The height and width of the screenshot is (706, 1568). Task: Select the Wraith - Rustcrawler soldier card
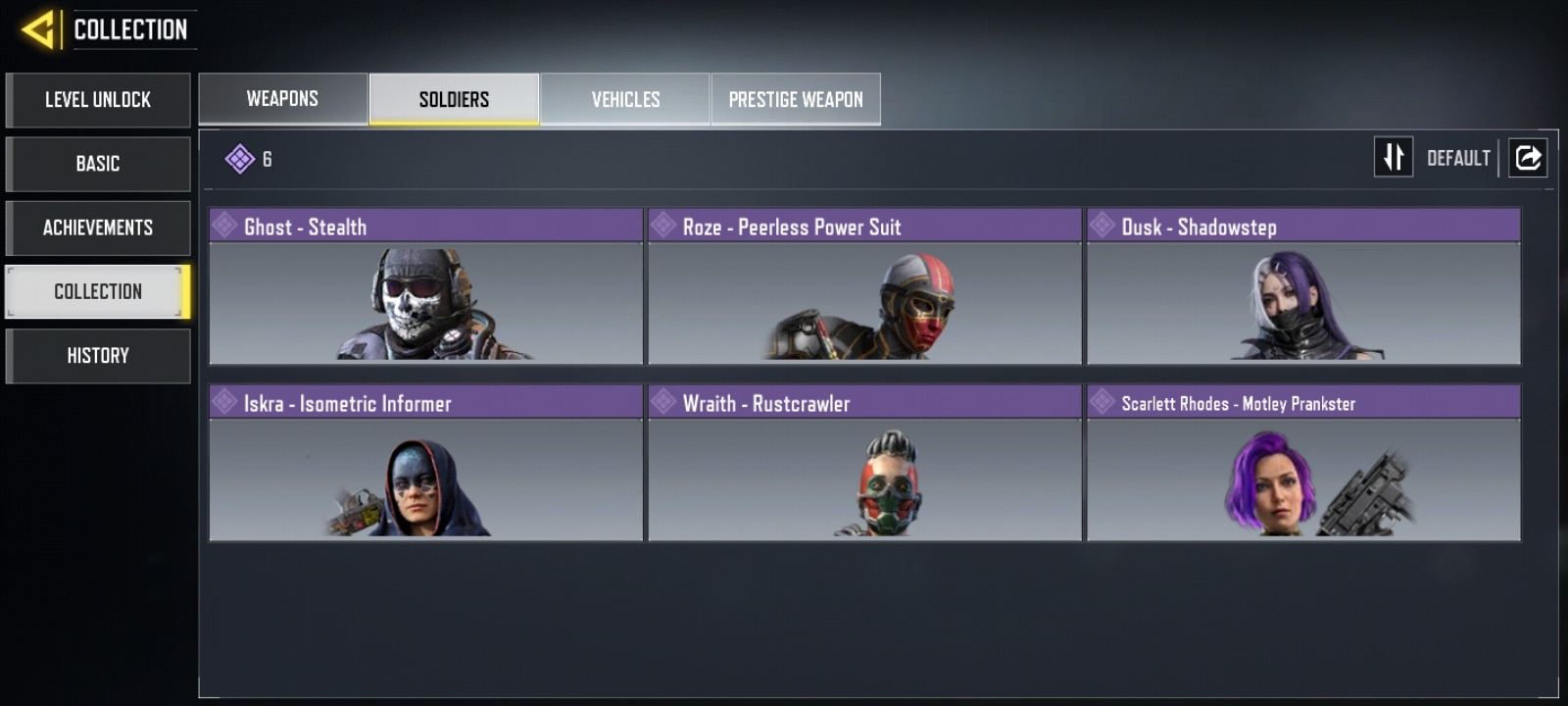point(864,463)
